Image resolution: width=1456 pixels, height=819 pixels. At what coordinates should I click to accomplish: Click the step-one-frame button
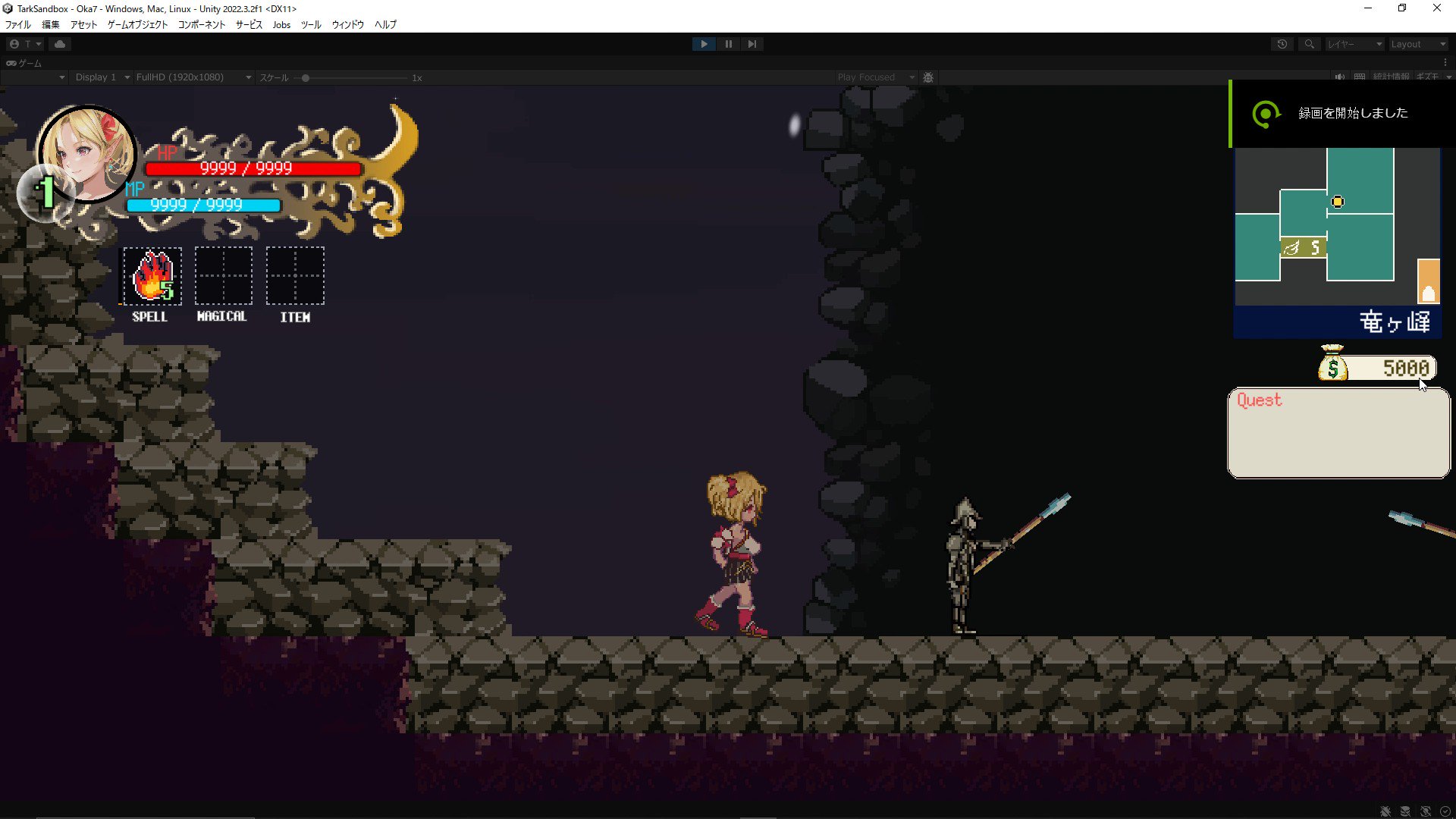click(x=752, y=43)
